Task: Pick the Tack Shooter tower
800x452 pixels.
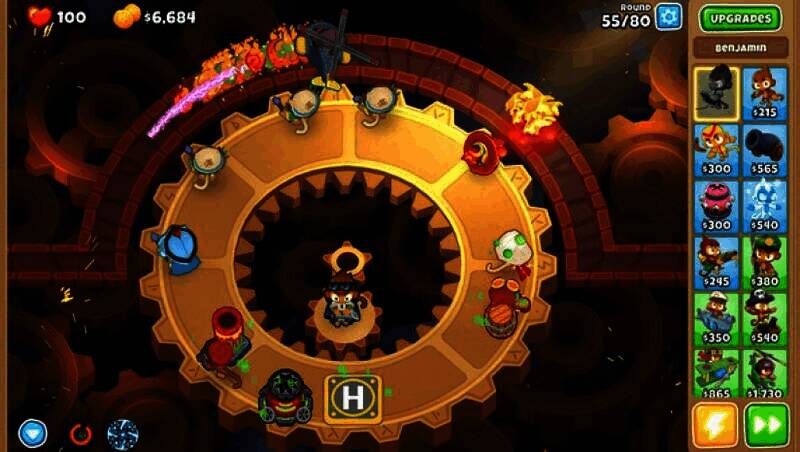Action: [716, 205]
